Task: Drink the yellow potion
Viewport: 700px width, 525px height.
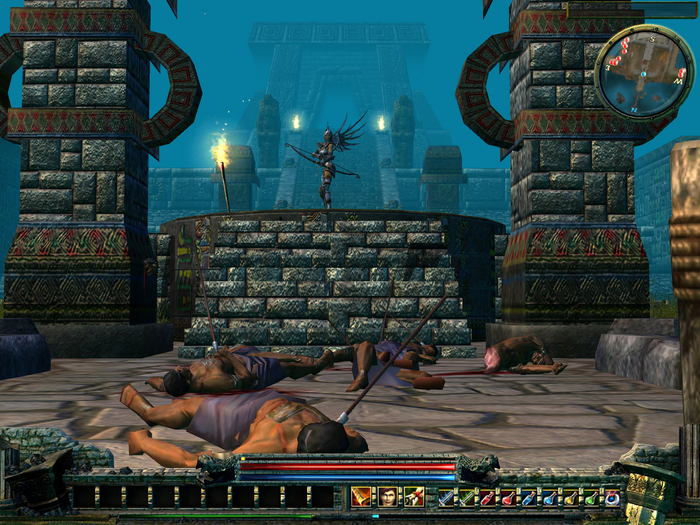Action: (x=570, y=497)
